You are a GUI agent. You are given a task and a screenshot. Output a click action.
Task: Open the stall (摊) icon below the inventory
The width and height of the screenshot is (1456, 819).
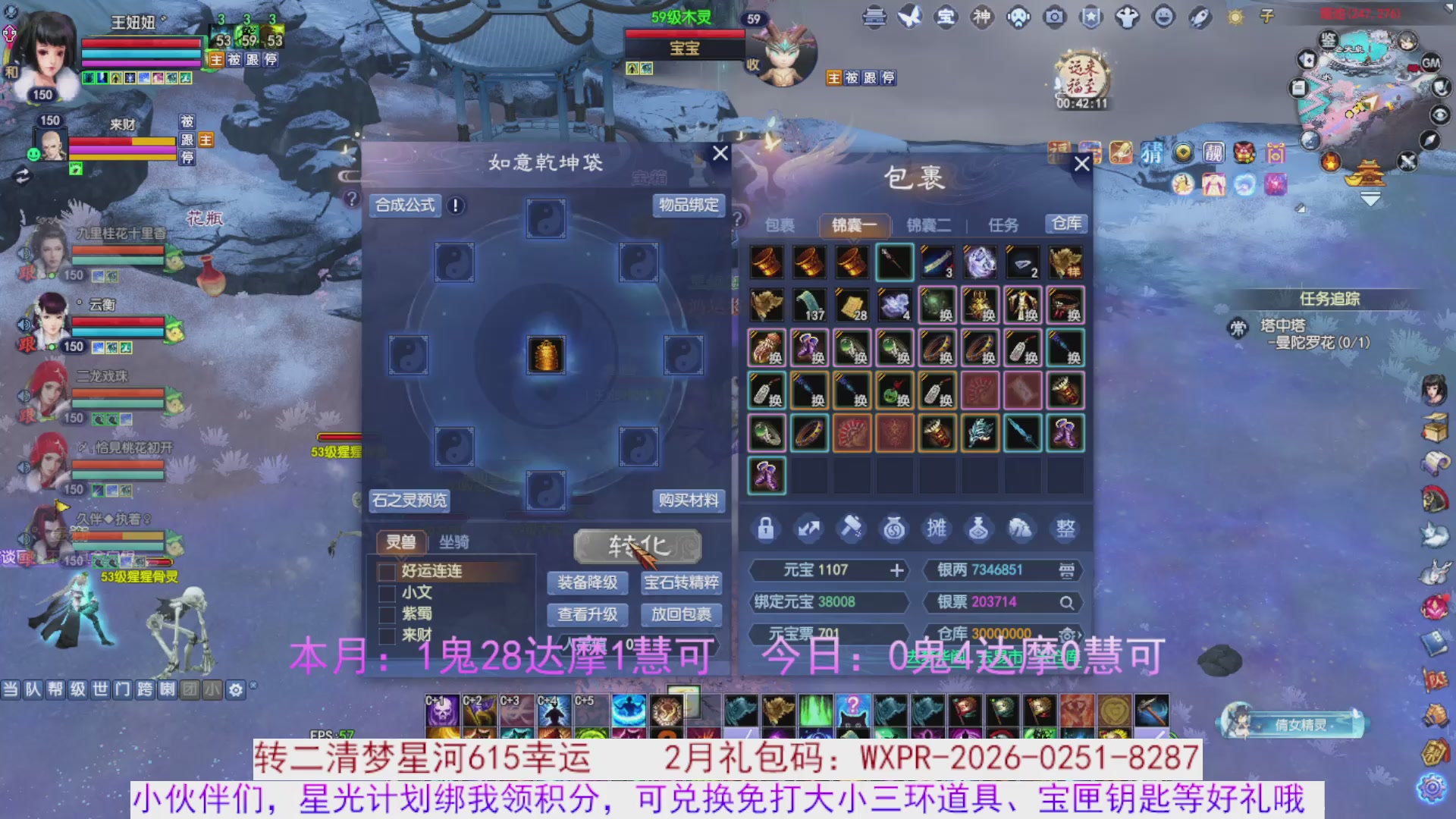point(937,529)
